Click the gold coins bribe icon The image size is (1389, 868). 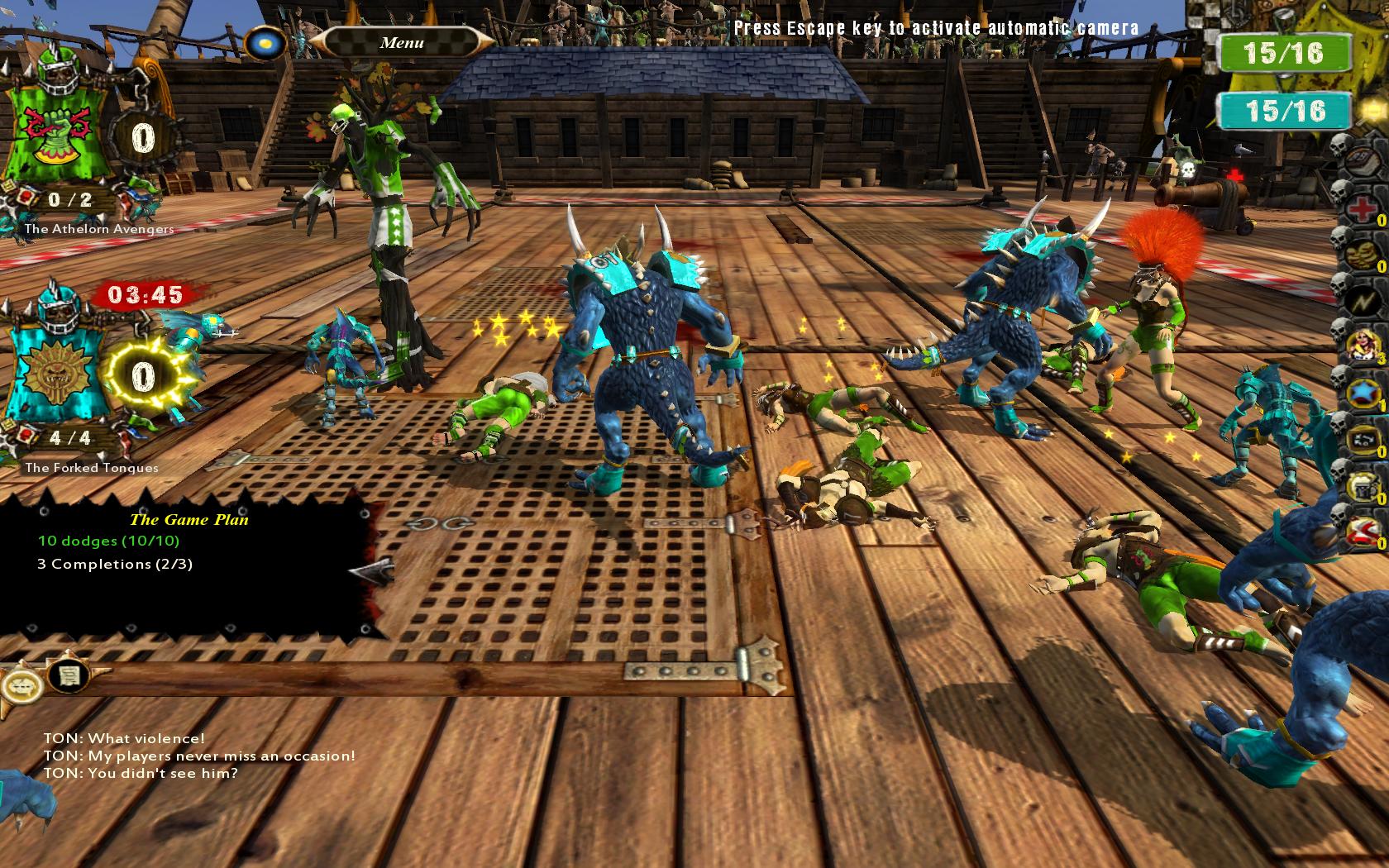(1362, 254)
